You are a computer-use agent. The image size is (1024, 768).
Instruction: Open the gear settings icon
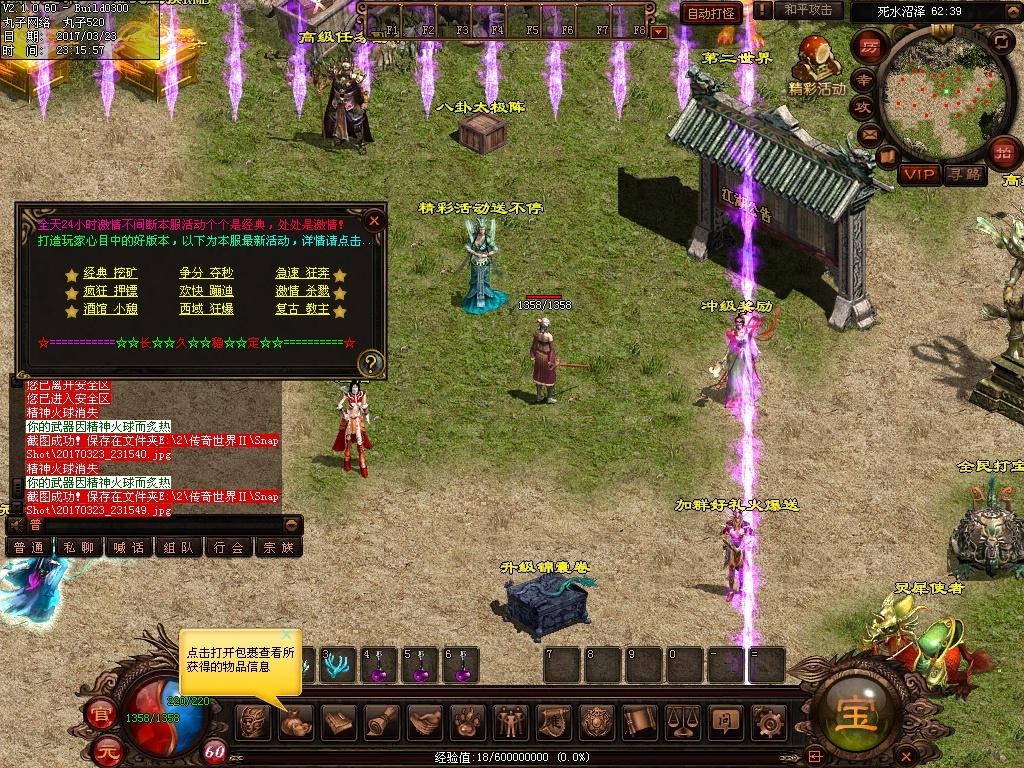[x=768, y=721]
